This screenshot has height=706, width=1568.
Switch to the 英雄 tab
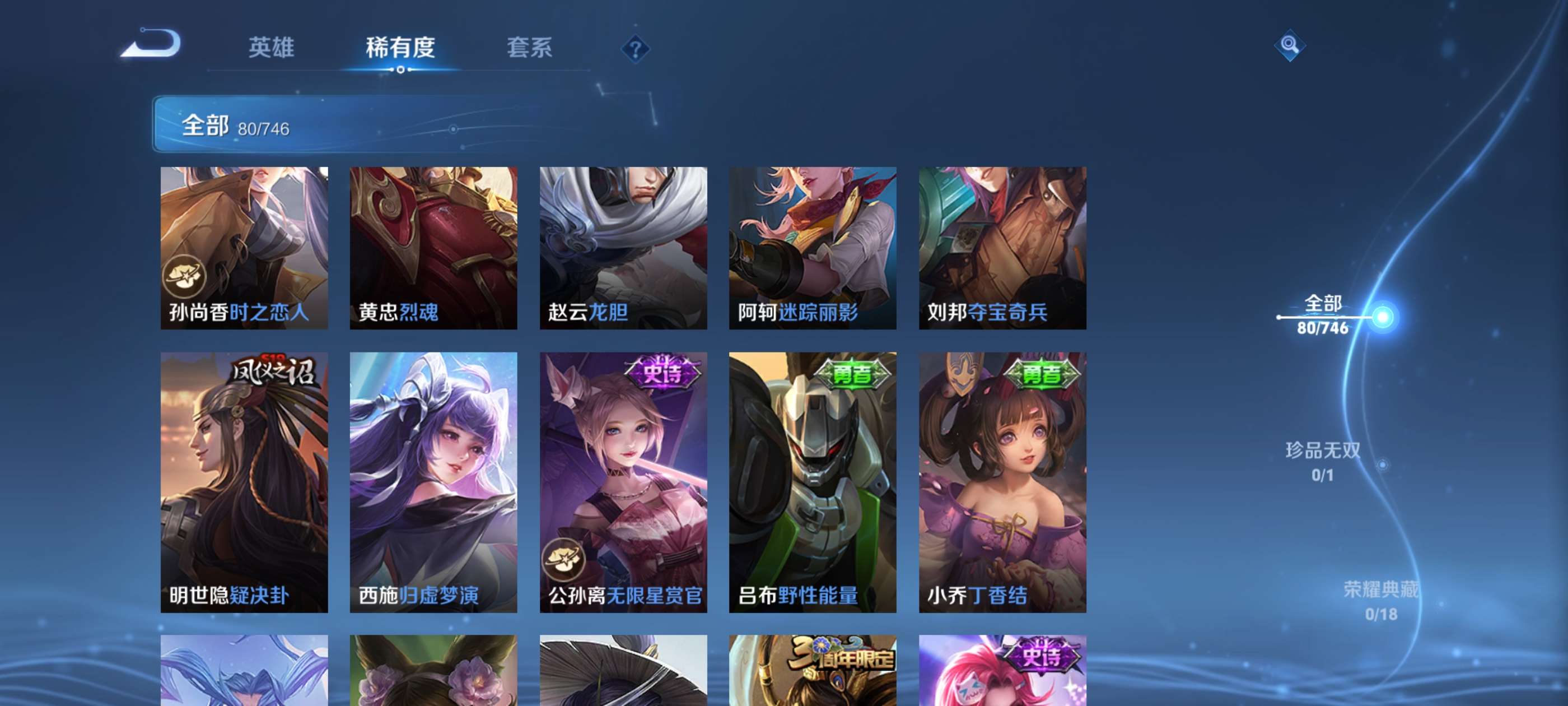272,49
